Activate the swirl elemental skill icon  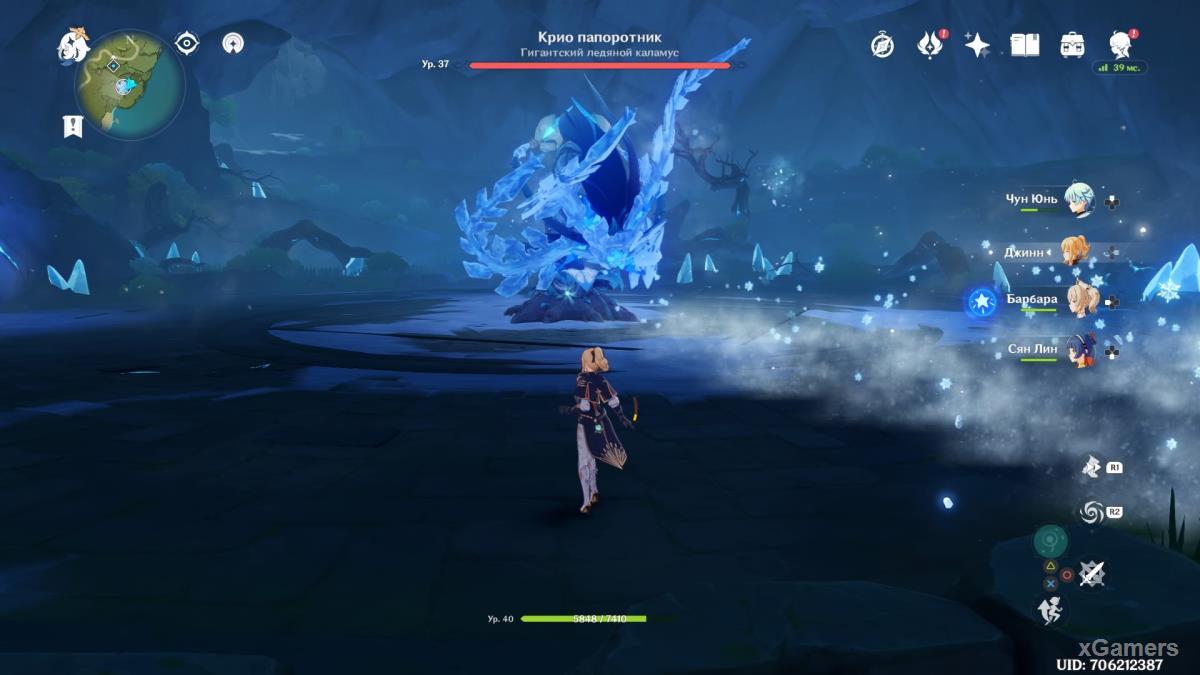[x=1091, y=513]
